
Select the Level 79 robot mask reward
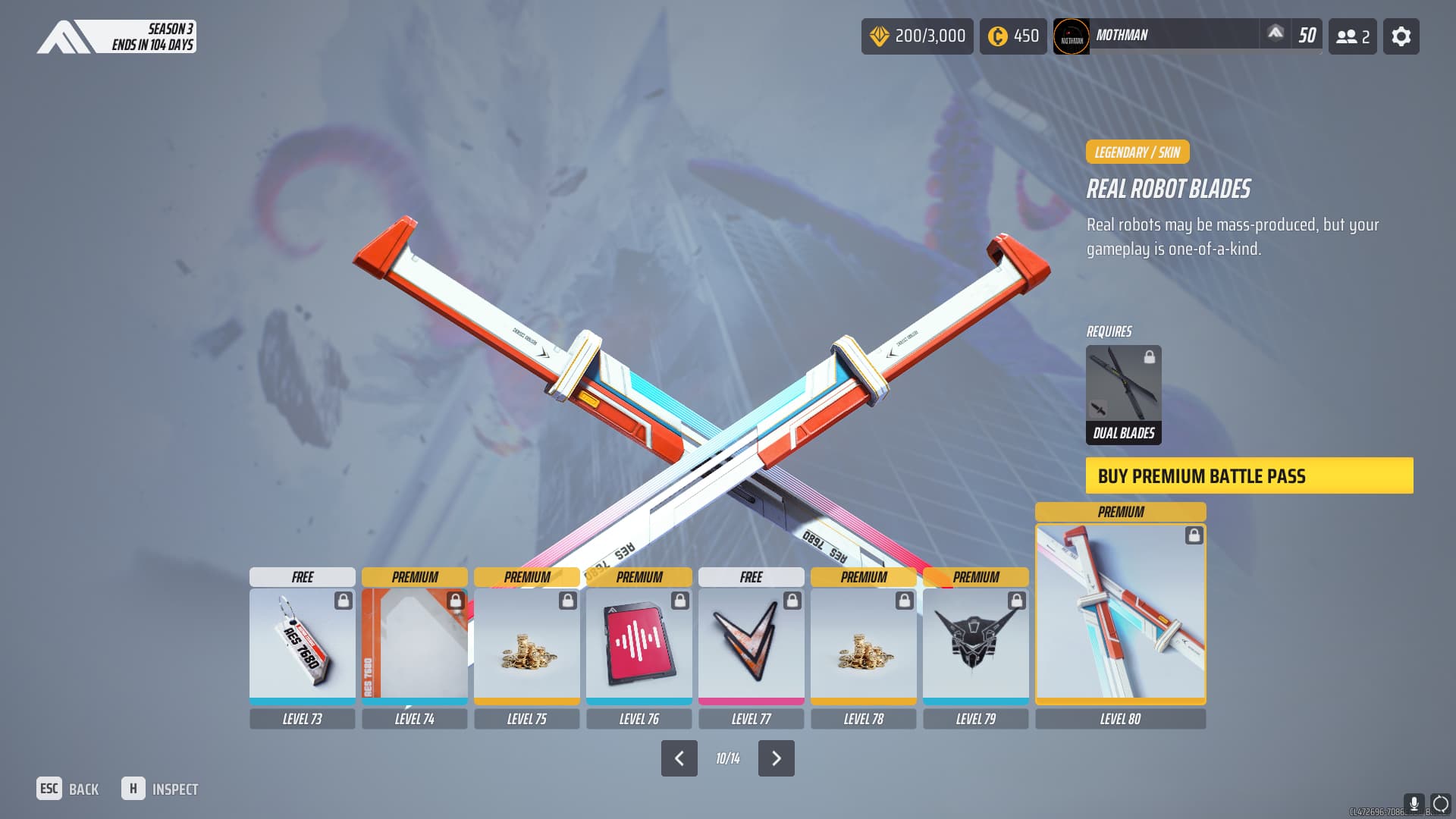975,645
